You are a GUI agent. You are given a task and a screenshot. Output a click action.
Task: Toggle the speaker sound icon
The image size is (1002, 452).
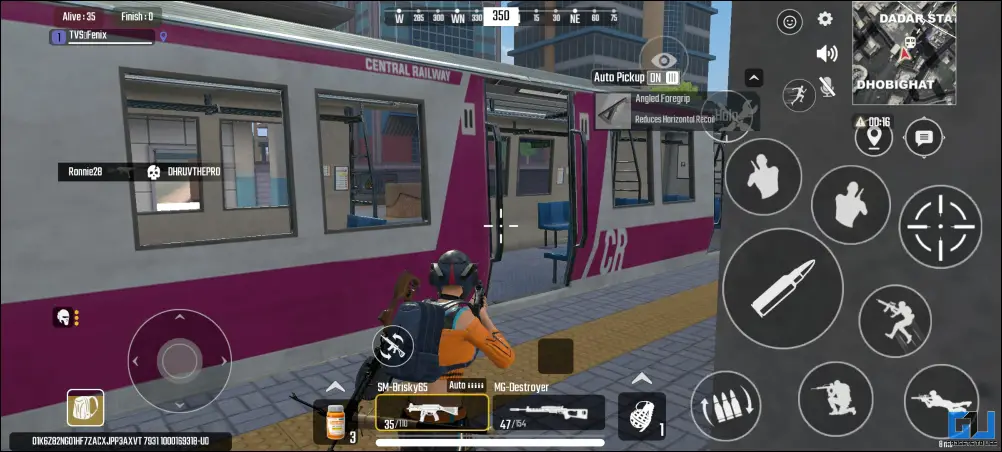(826, 54)
